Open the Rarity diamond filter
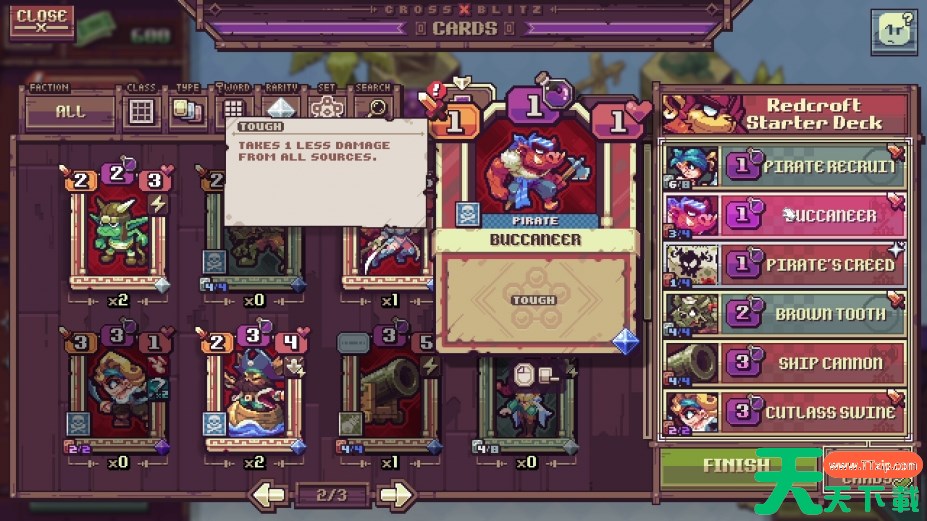The image size is (927, 521). tap(280, 110)
